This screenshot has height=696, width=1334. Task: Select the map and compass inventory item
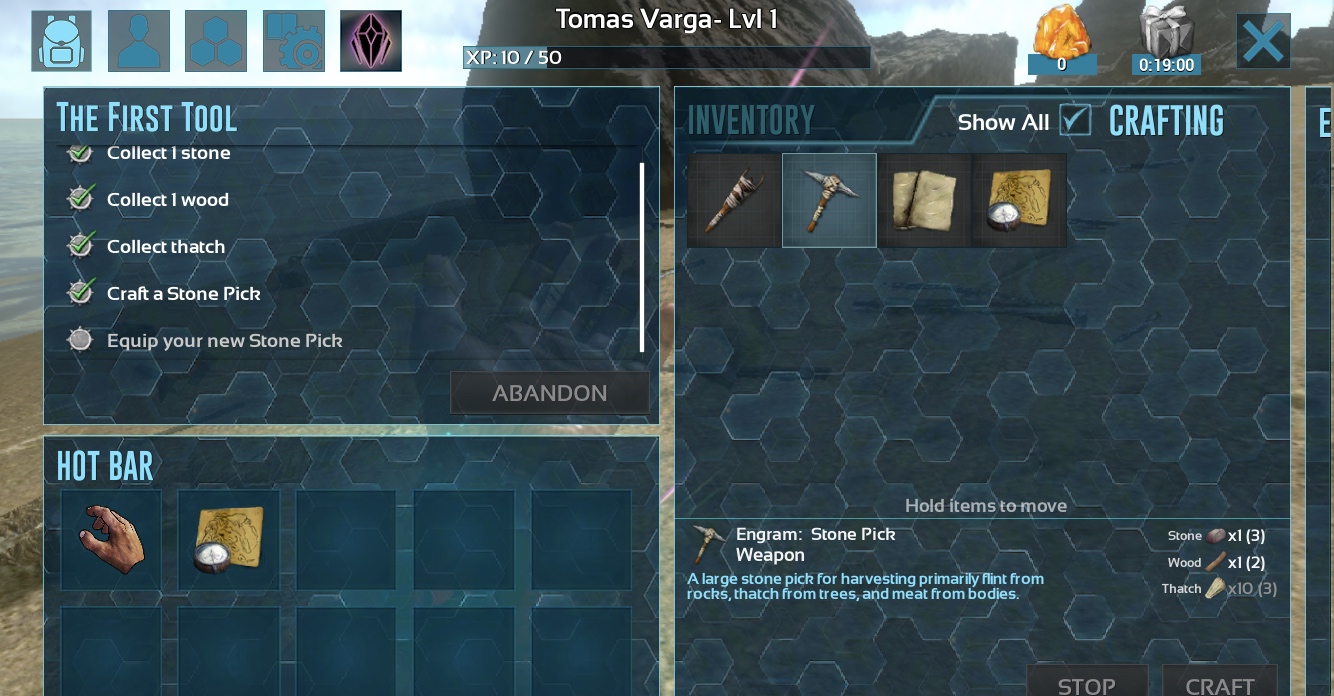click(x=1019, y=200)
